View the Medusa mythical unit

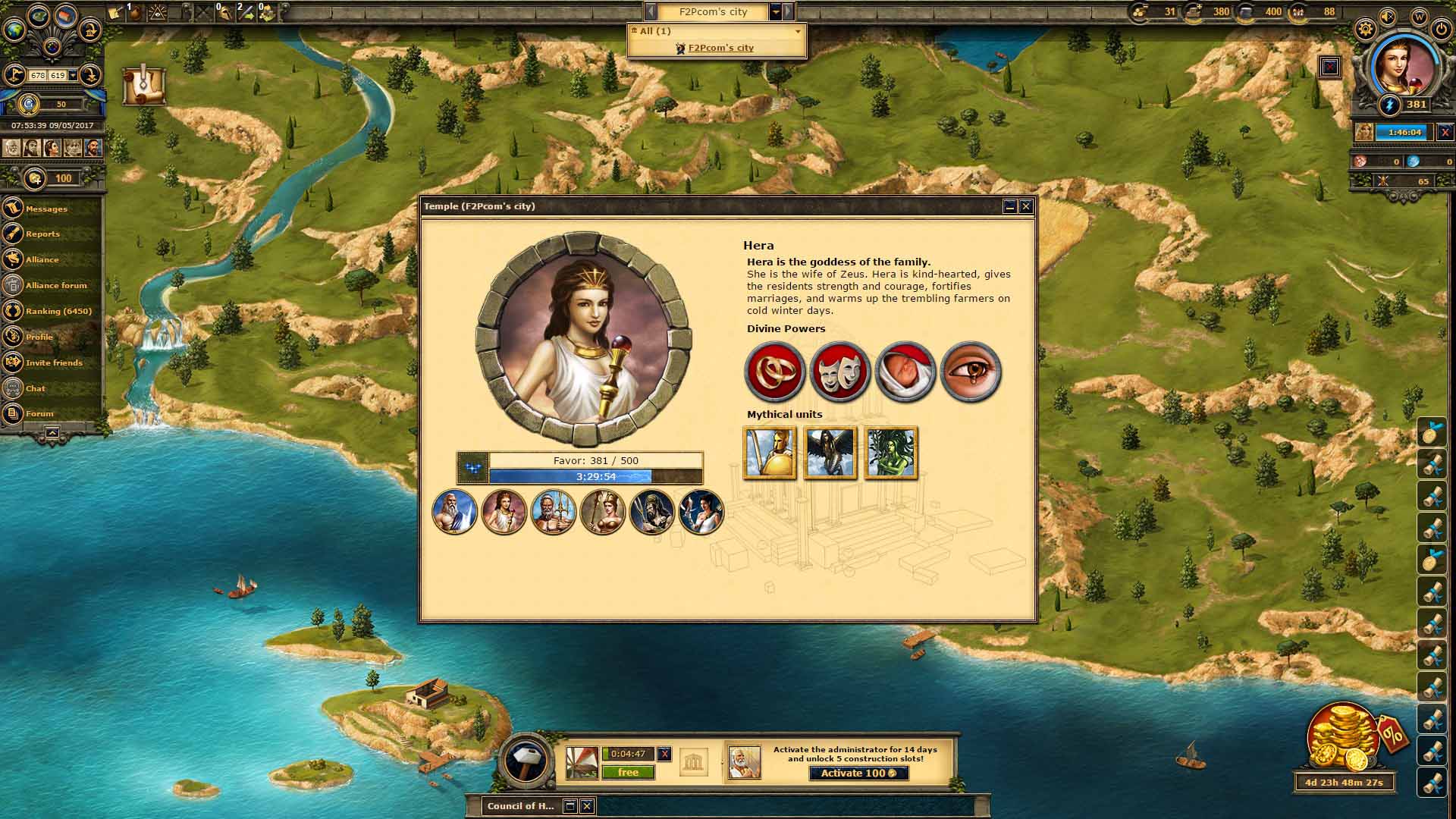(891, 453)
